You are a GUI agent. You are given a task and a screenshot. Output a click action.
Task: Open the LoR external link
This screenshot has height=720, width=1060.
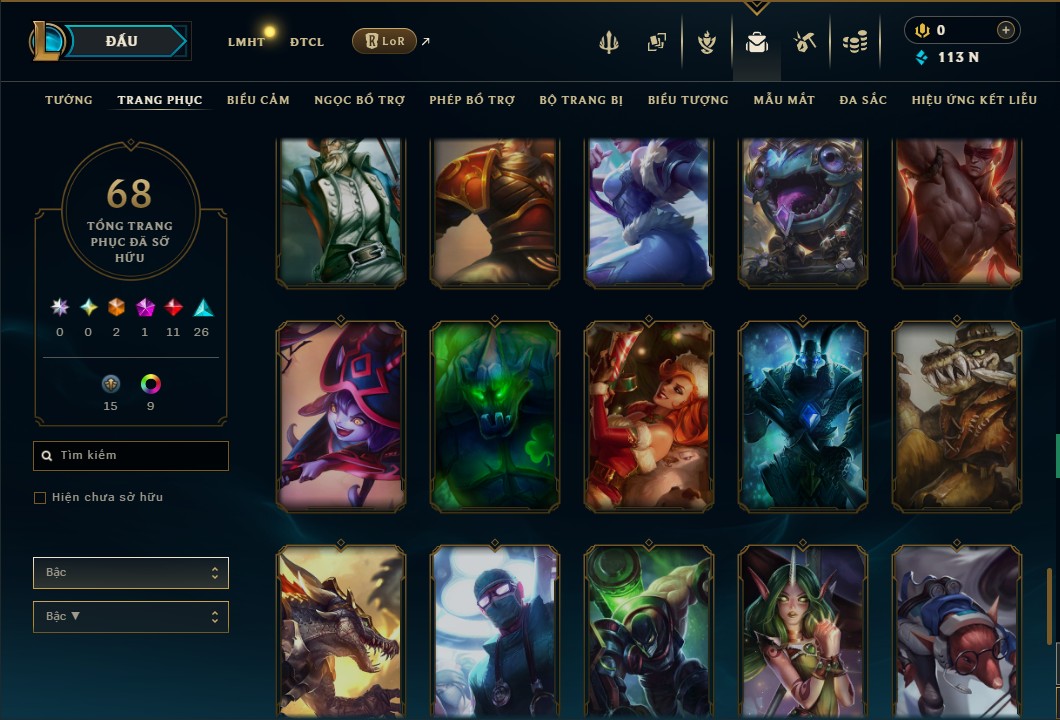(x=385, y=42)
